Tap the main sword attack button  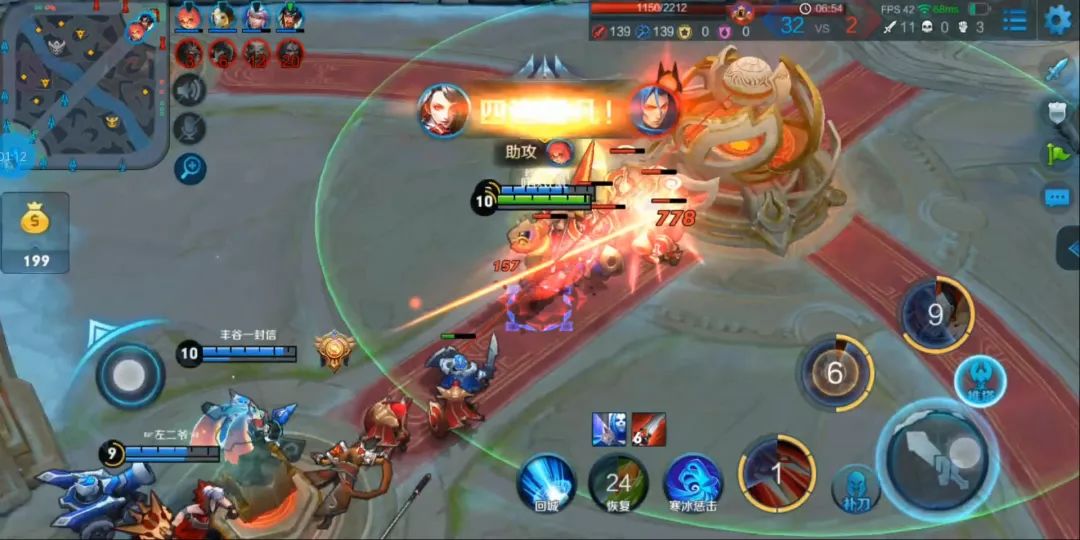936,458
